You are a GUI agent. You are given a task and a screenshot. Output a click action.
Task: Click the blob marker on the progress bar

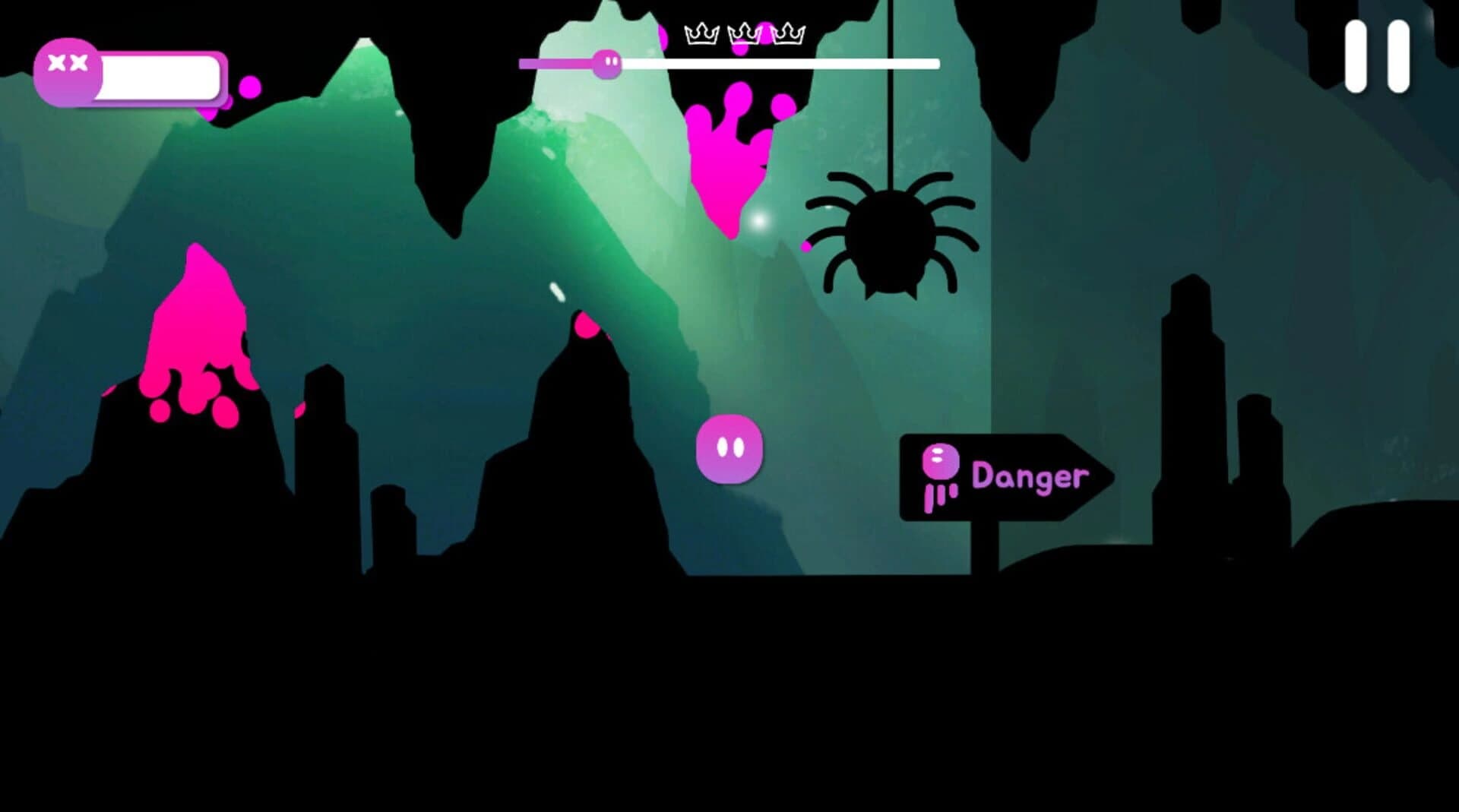(x=608, y=65)
